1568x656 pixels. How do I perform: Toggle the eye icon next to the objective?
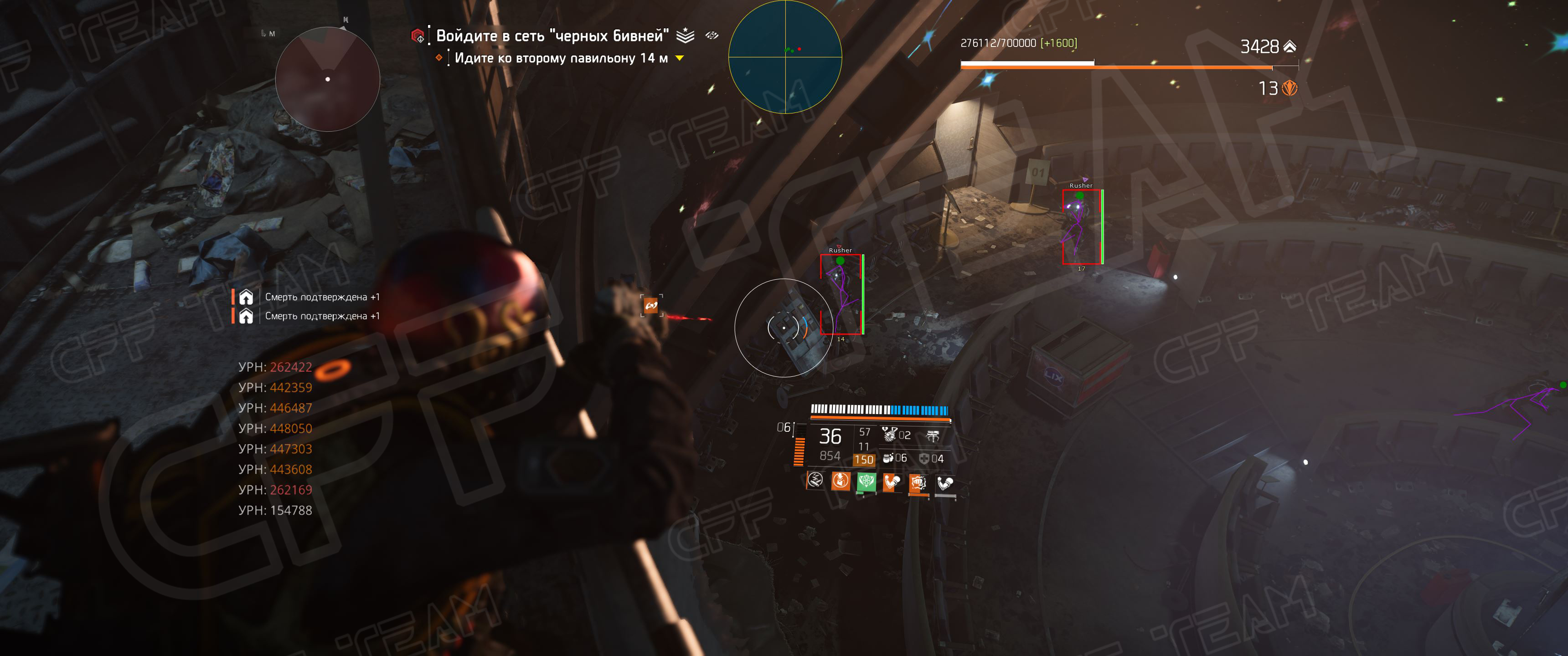712,35
